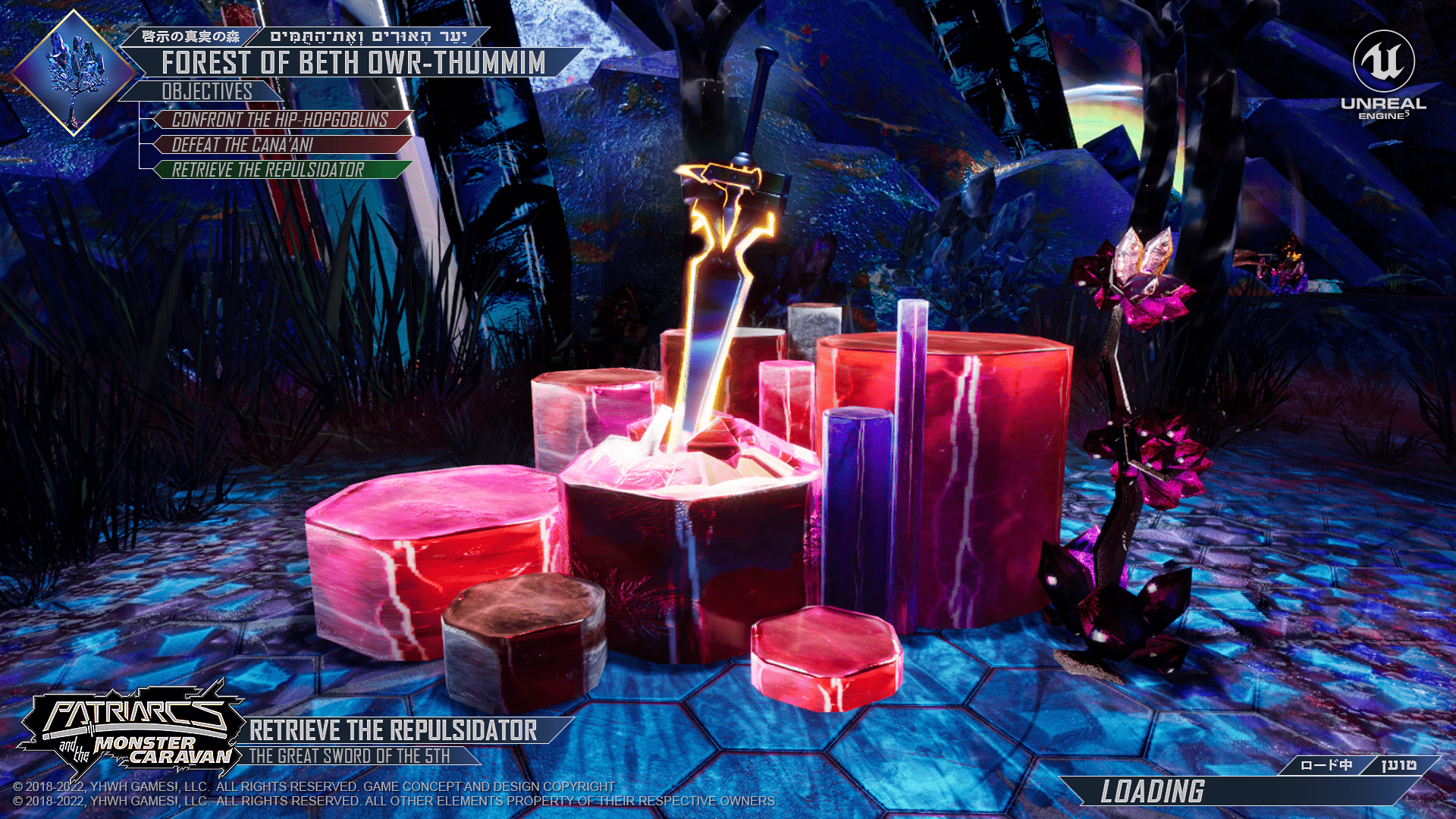Click the blue crystal tree level emblem
The height and width of the screenshot is (819, 1456).
tap(74, 73)
